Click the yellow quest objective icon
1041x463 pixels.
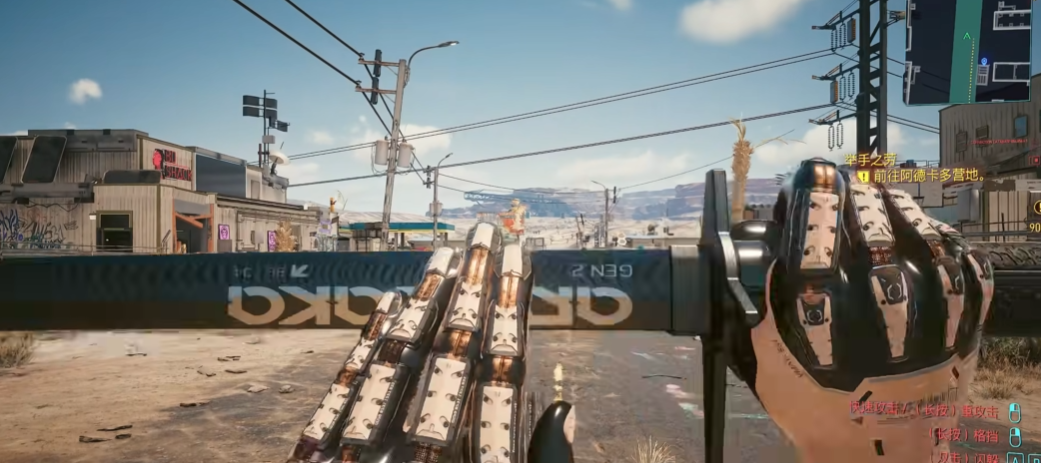(863, 176)
